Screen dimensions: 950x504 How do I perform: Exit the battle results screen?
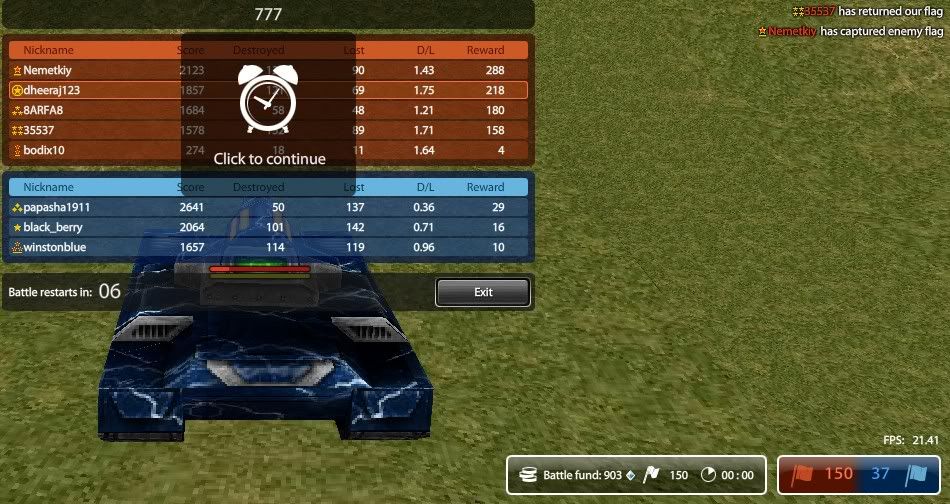coord(482,292)
